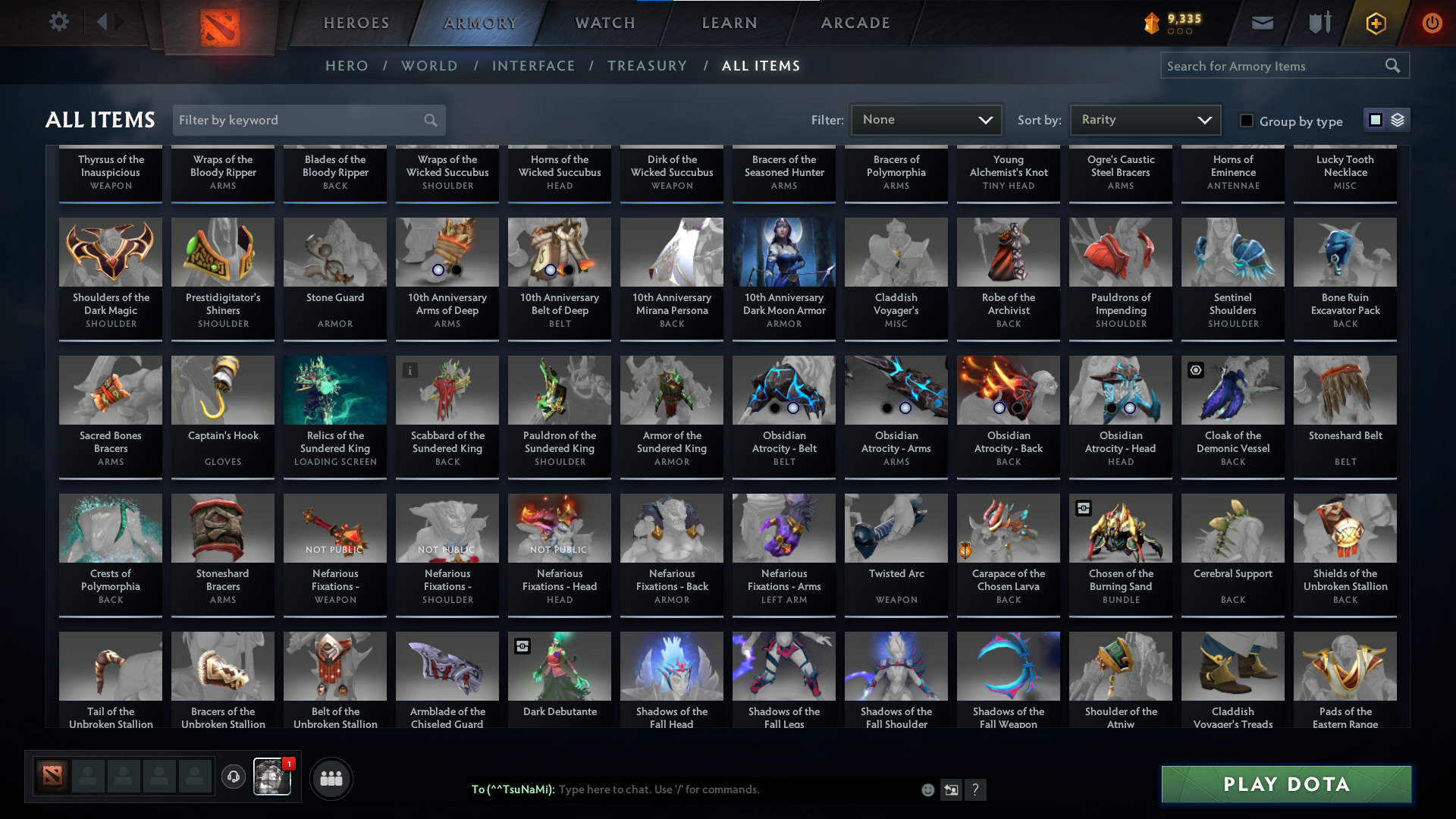This screenshot has width=1456, height=819.
Task: Select the single-item view toggle
Action: tap(1376, 120)
